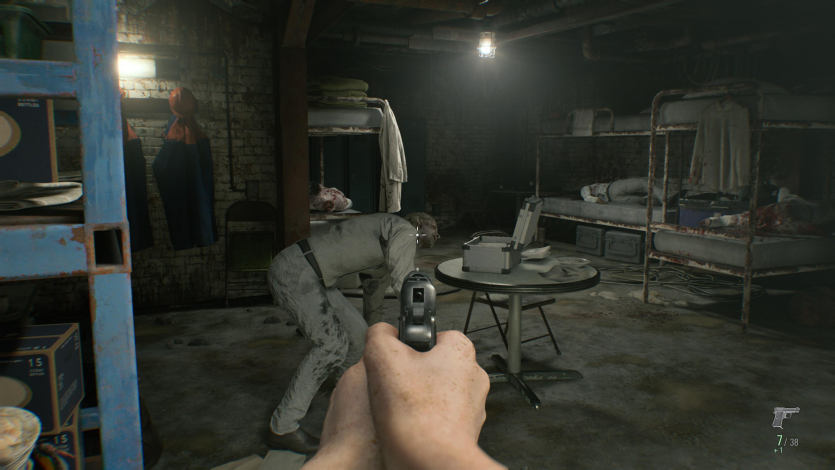This screenshot has height=470, width=835.
Task: Select the equipped handgun icon
Action: [785, 417]
